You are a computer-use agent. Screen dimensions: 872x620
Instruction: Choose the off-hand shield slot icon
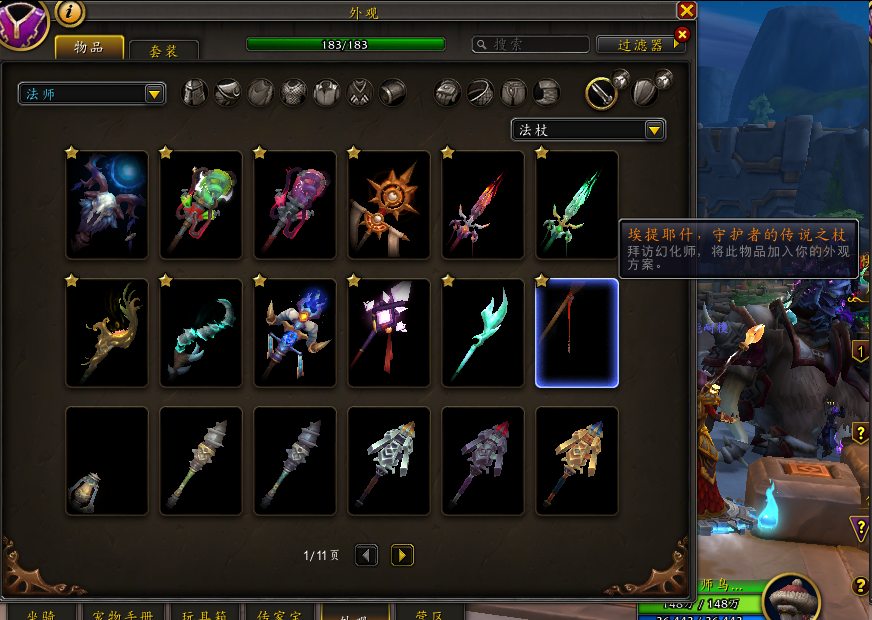pos(645,93)
